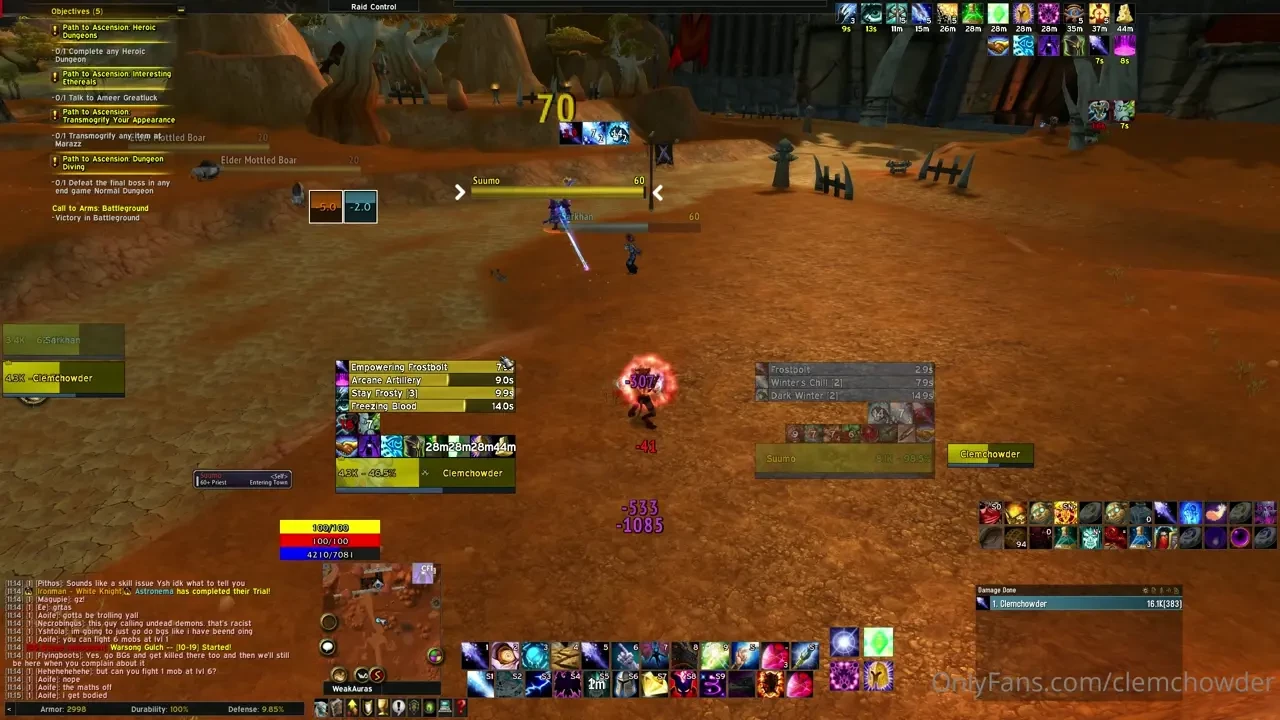
Task: Cast the Frostbolt spell in action slot 1
Action: [x=474, y=655]
